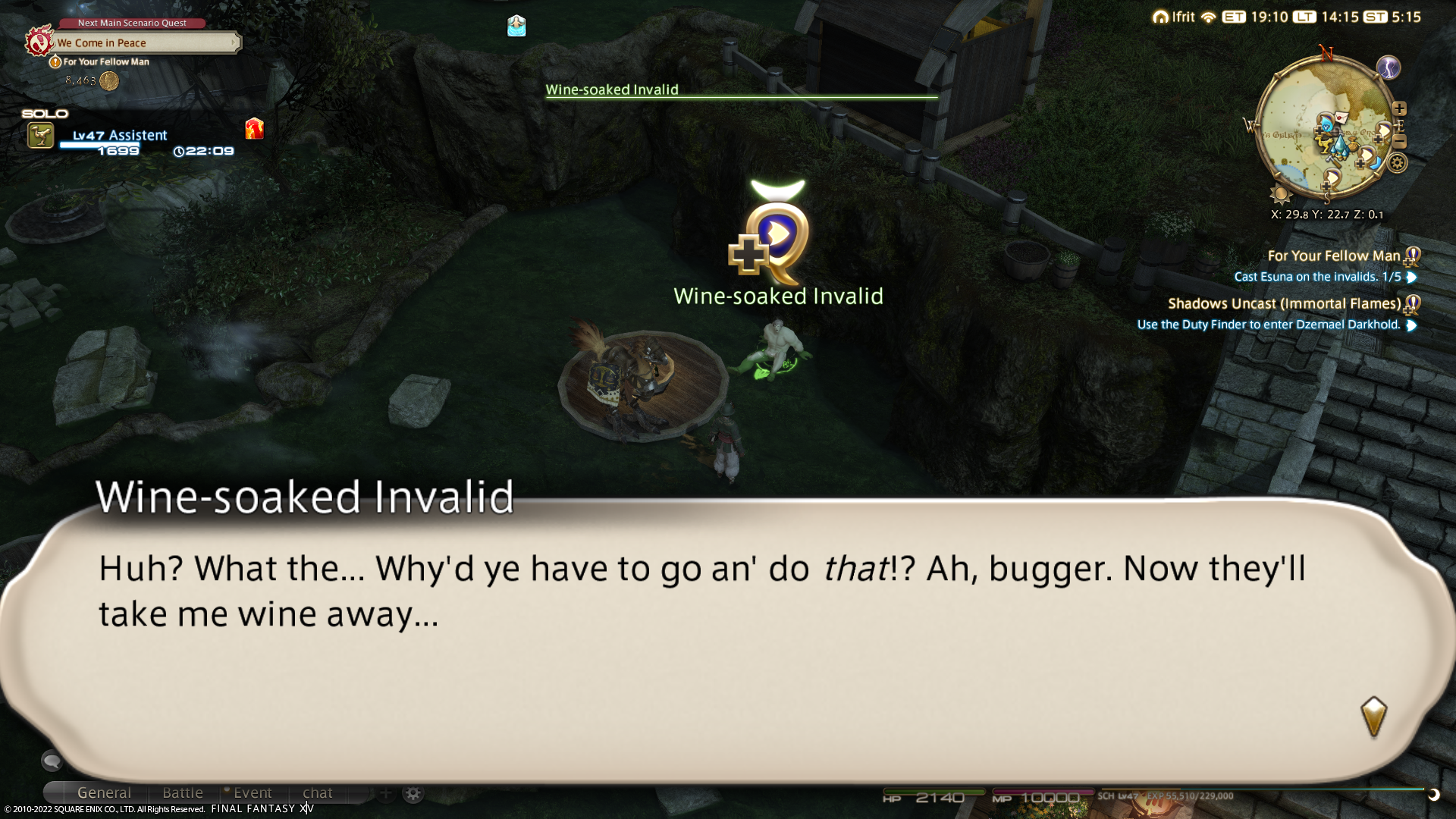The height and width of the screenshot is (819, 1456).
Task: Select the red flame status icon
Action: (254, 129)
